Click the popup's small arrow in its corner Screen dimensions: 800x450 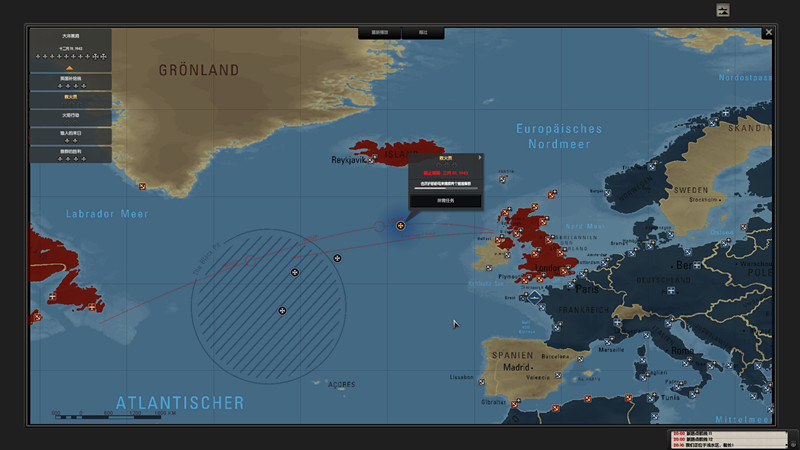pyautogui.click(x=480, y=157)
